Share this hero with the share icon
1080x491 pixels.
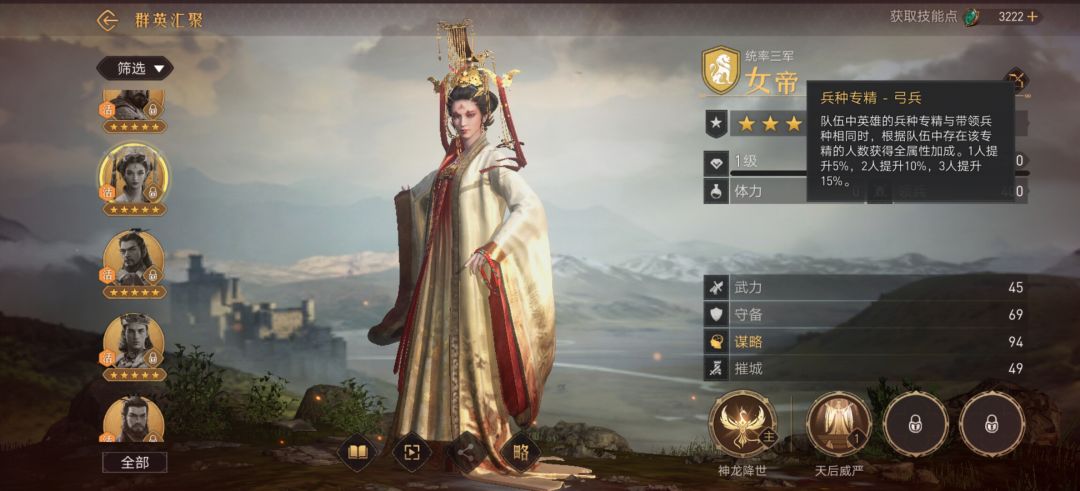pos(466,453)
